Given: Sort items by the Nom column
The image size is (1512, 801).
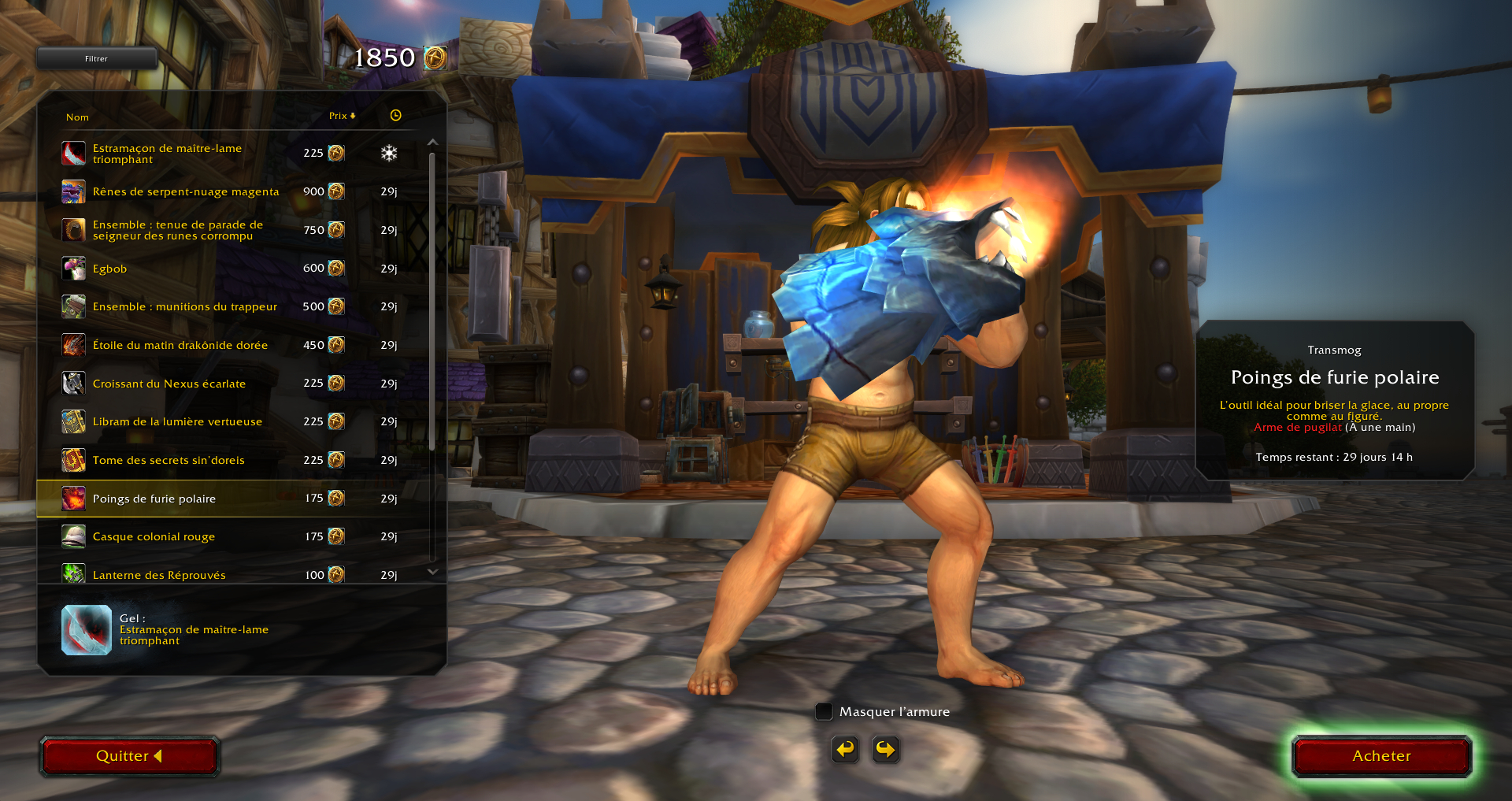Looking at the screenshot, I should coord(77,117).
